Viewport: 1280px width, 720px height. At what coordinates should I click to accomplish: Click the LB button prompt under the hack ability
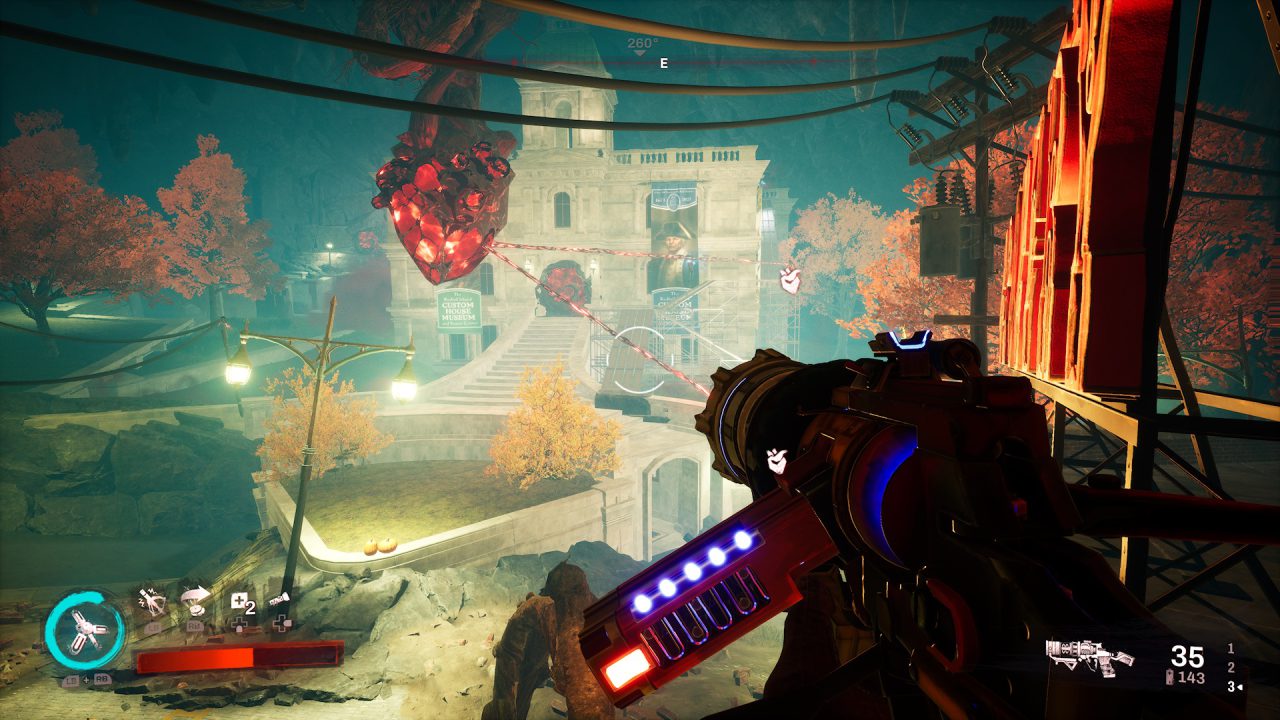click(x=152, y=627)
